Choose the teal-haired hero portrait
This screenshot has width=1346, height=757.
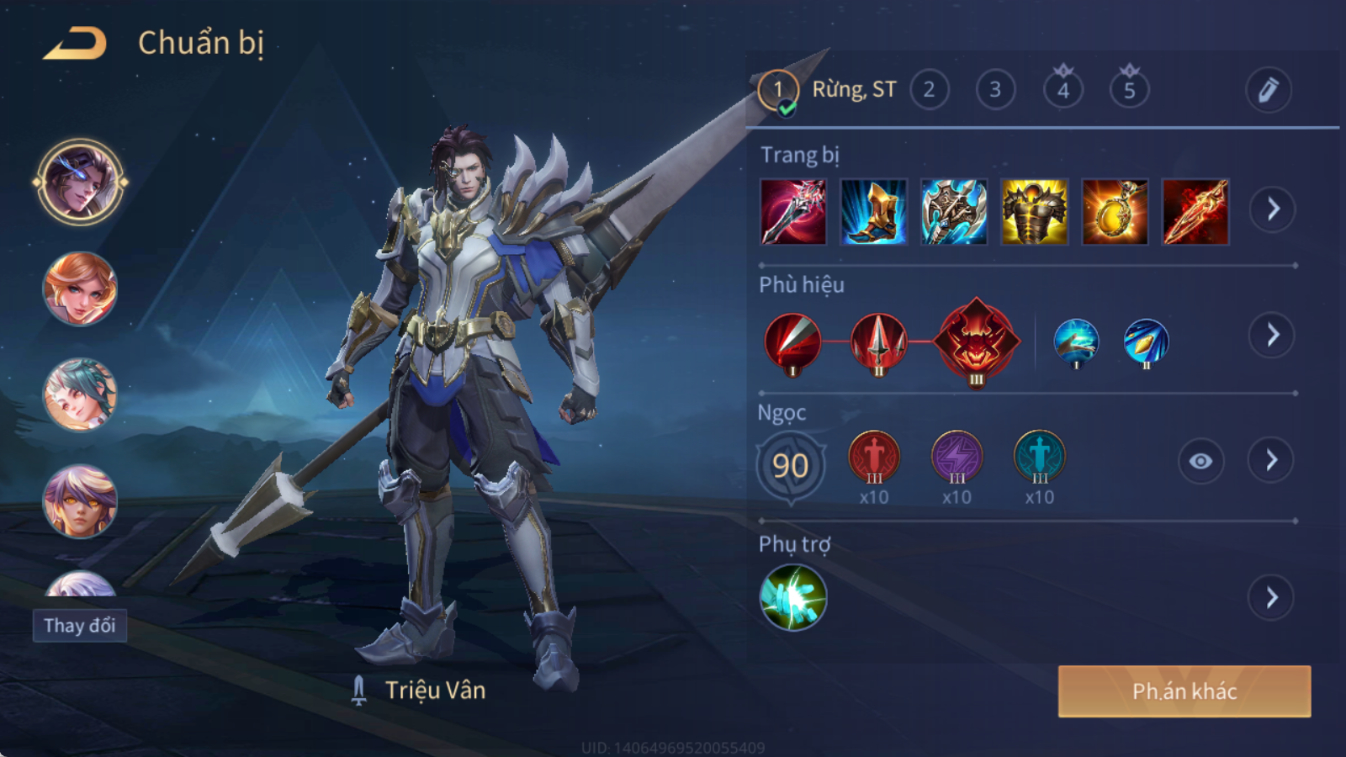click(80, 395)
